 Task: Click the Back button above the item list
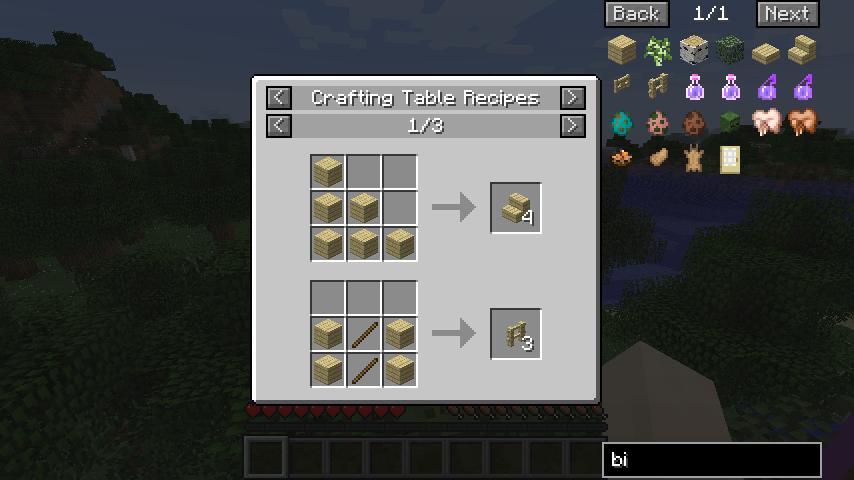(636, 14)
